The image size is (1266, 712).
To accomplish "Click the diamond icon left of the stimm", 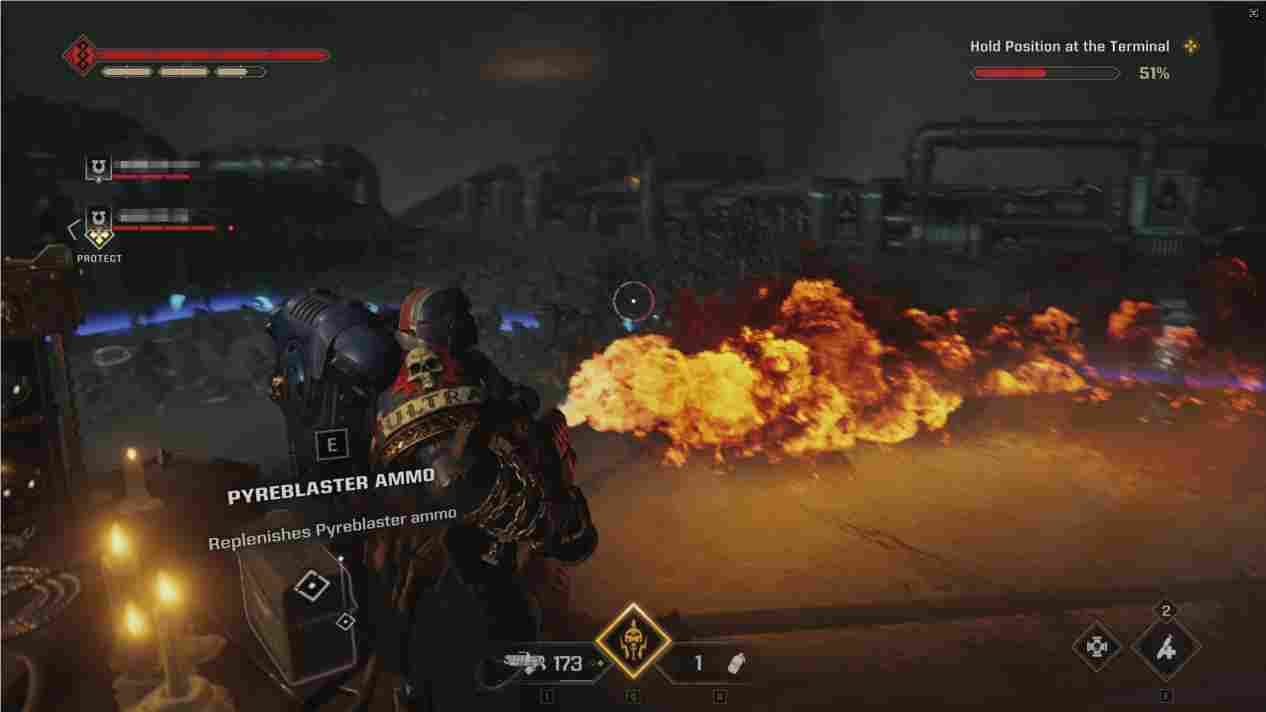I will pos(1097,647).
